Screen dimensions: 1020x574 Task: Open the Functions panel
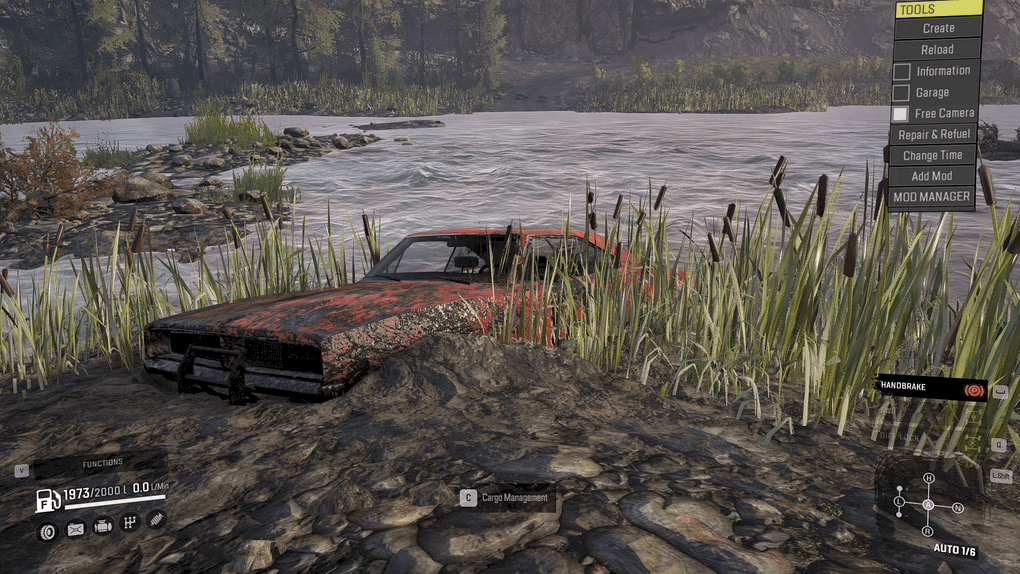coord(102,463)
